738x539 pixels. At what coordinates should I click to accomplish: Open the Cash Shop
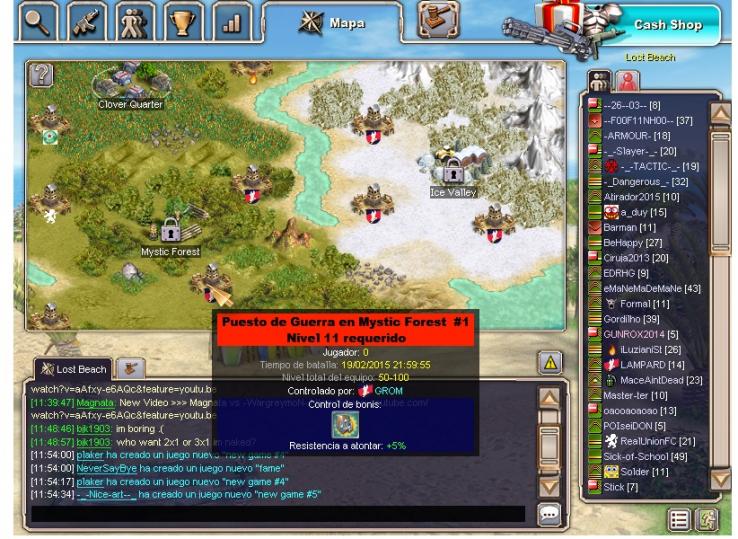click(667, 24)
